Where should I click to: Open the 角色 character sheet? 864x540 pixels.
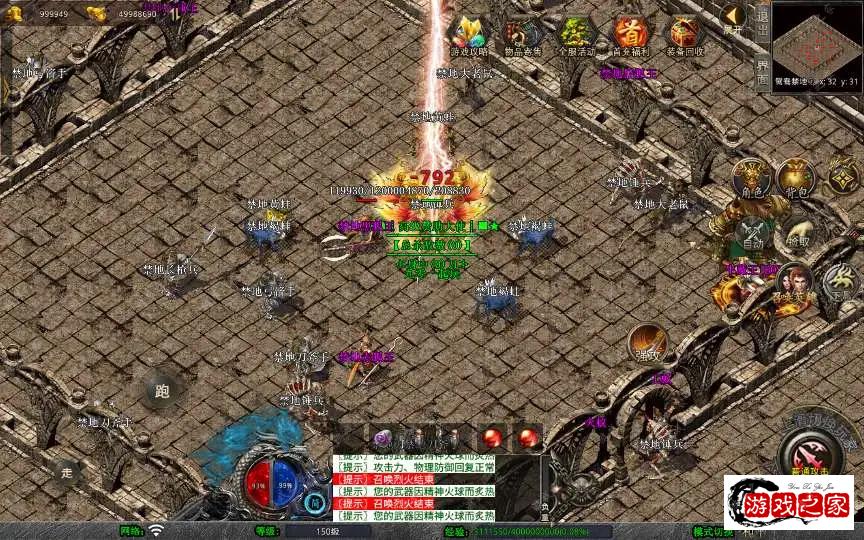coord(751,180)
